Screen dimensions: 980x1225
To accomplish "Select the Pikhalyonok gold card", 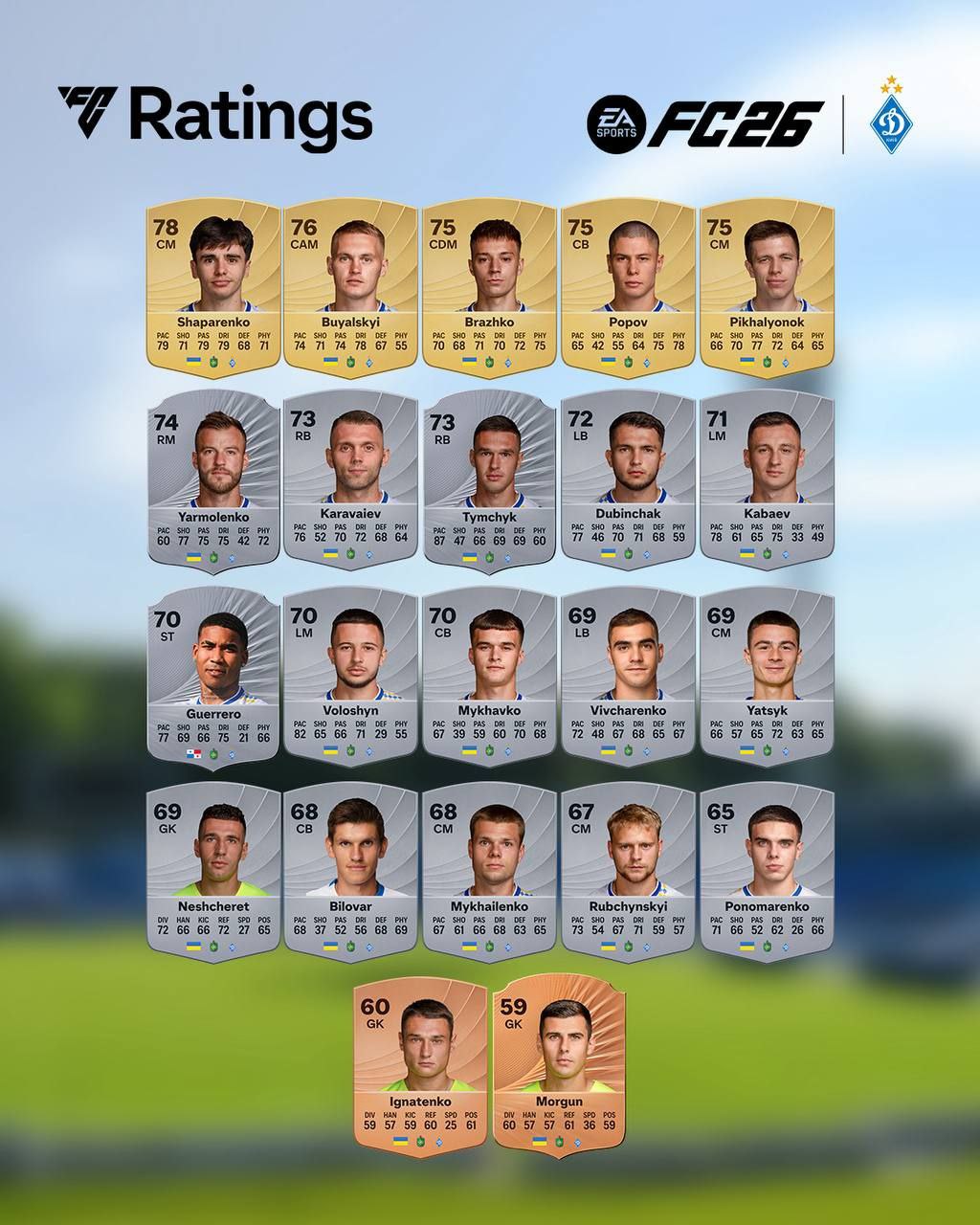I will tap(767, 287).
